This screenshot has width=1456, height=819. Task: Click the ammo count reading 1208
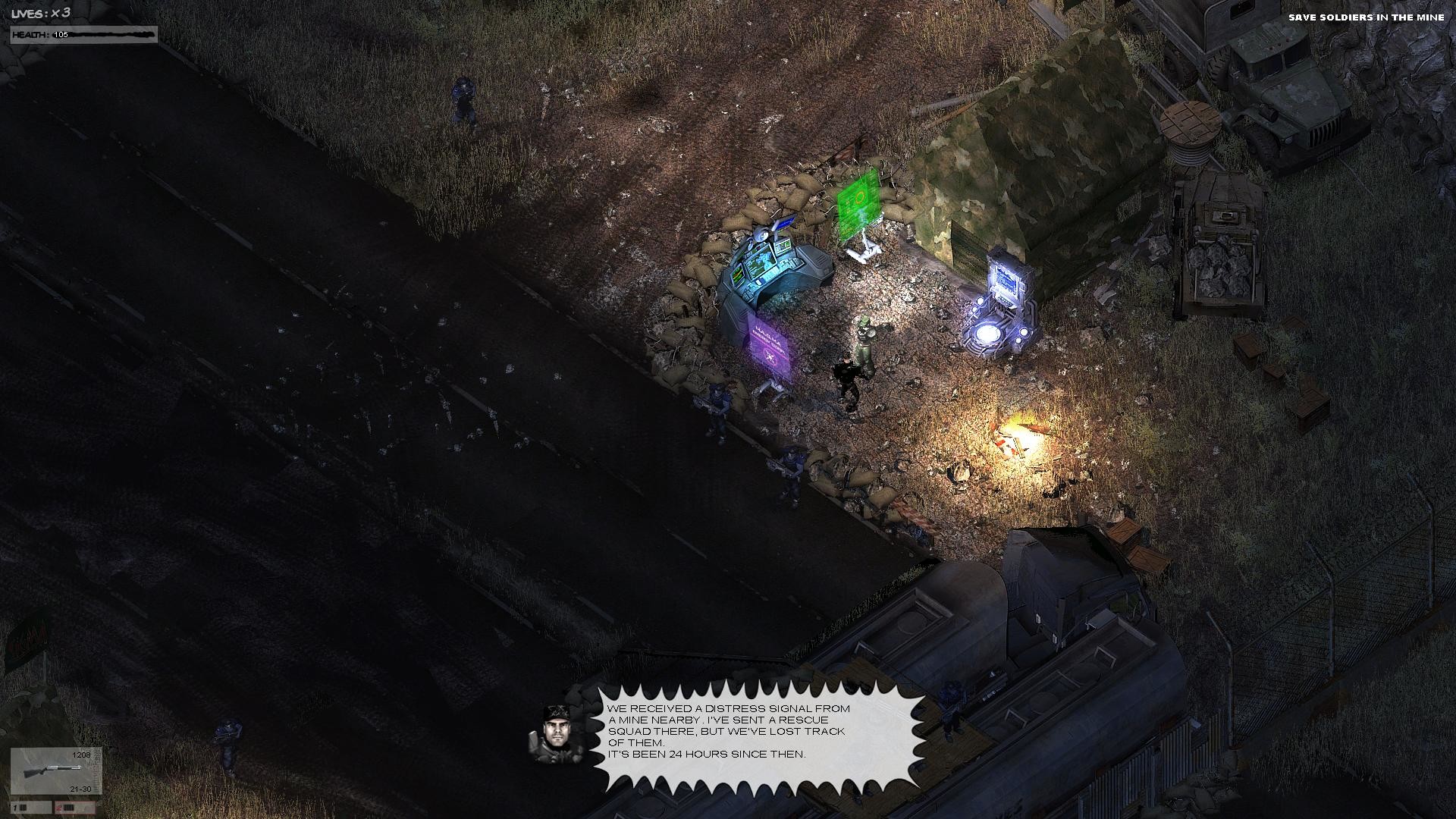click(x=82, y=755)
